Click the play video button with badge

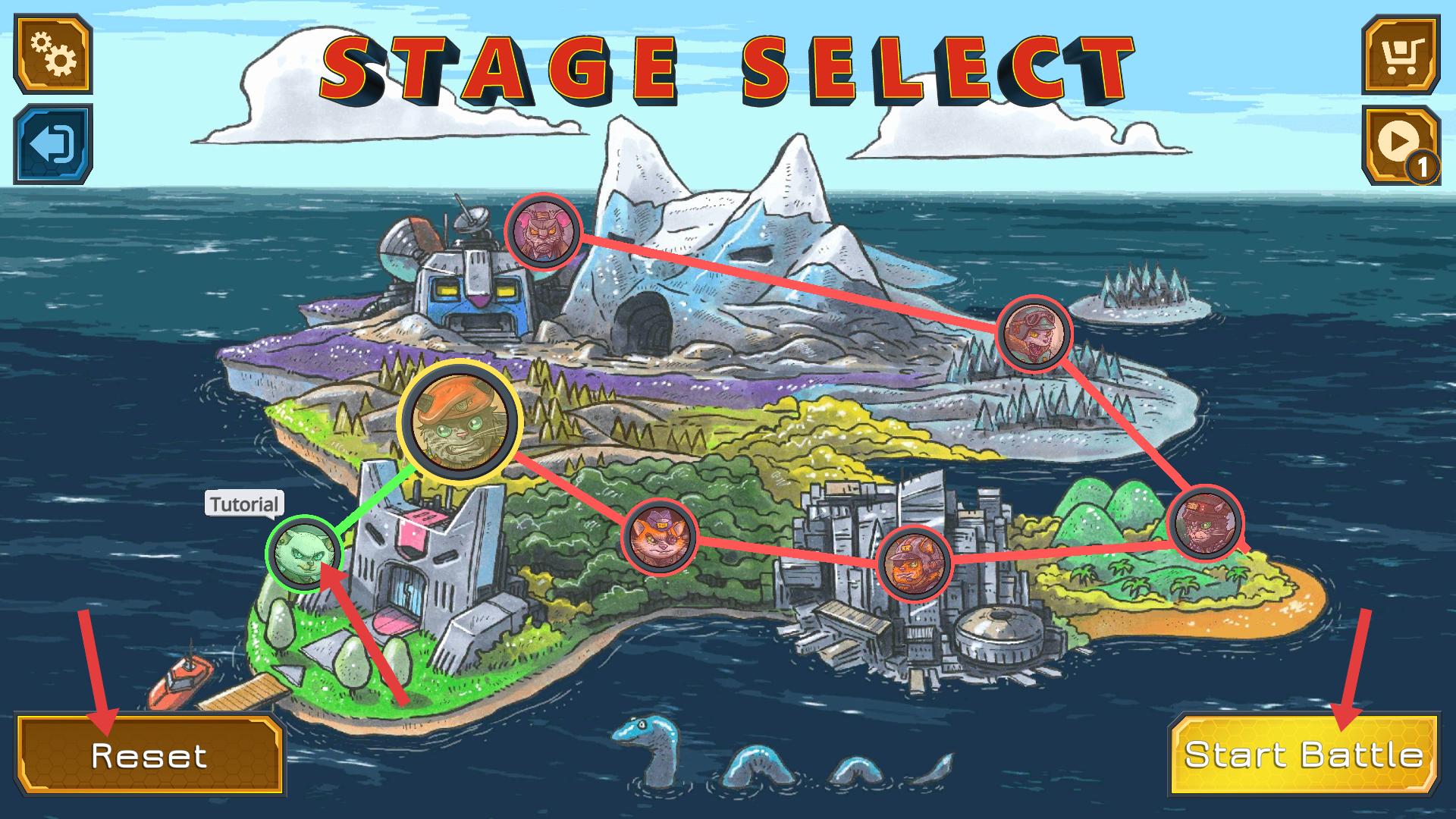[1400, 144]
